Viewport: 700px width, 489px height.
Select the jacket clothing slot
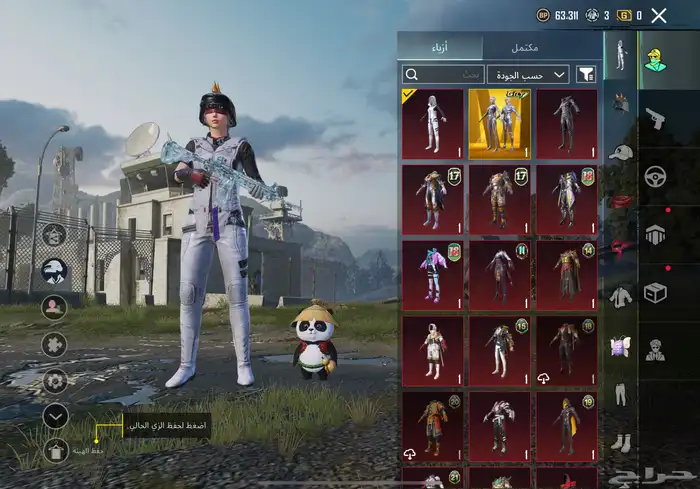pos(621,295)
